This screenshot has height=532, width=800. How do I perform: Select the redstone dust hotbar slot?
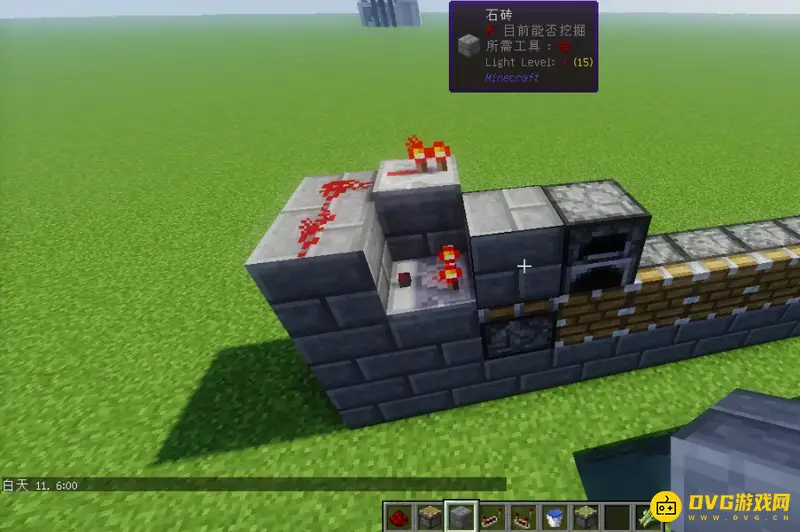[399, 518]
